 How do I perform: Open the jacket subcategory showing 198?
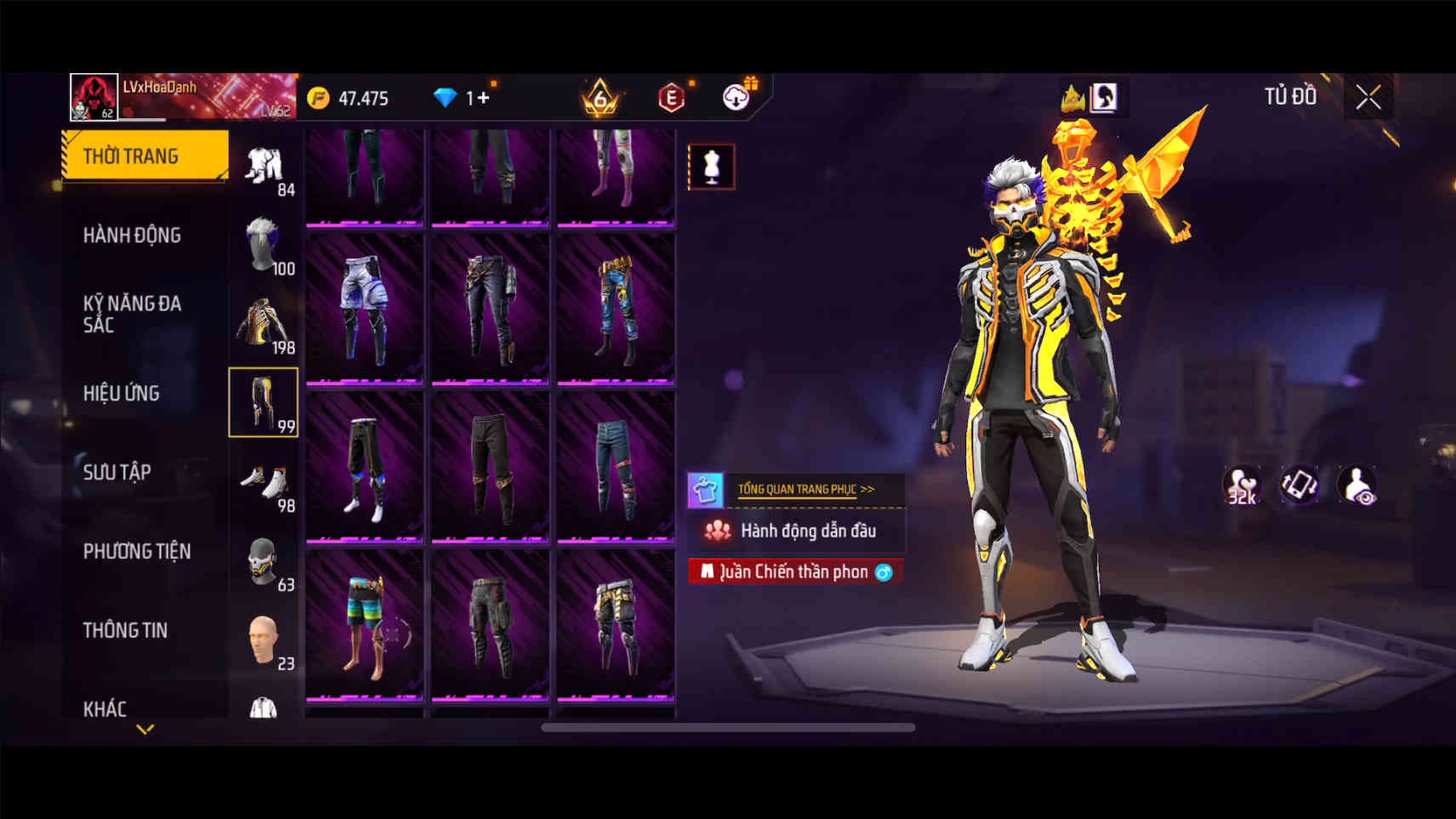264,324
